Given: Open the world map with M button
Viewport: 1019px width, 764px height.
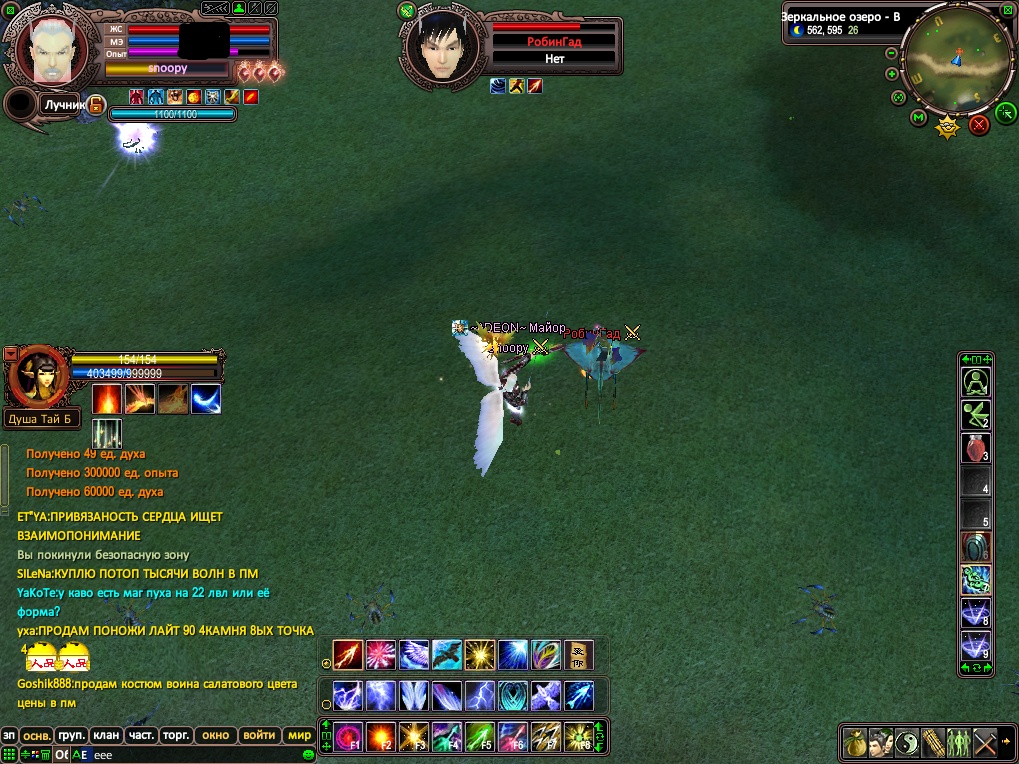Looking at the screenshot, I should click(x=919, y=118).
